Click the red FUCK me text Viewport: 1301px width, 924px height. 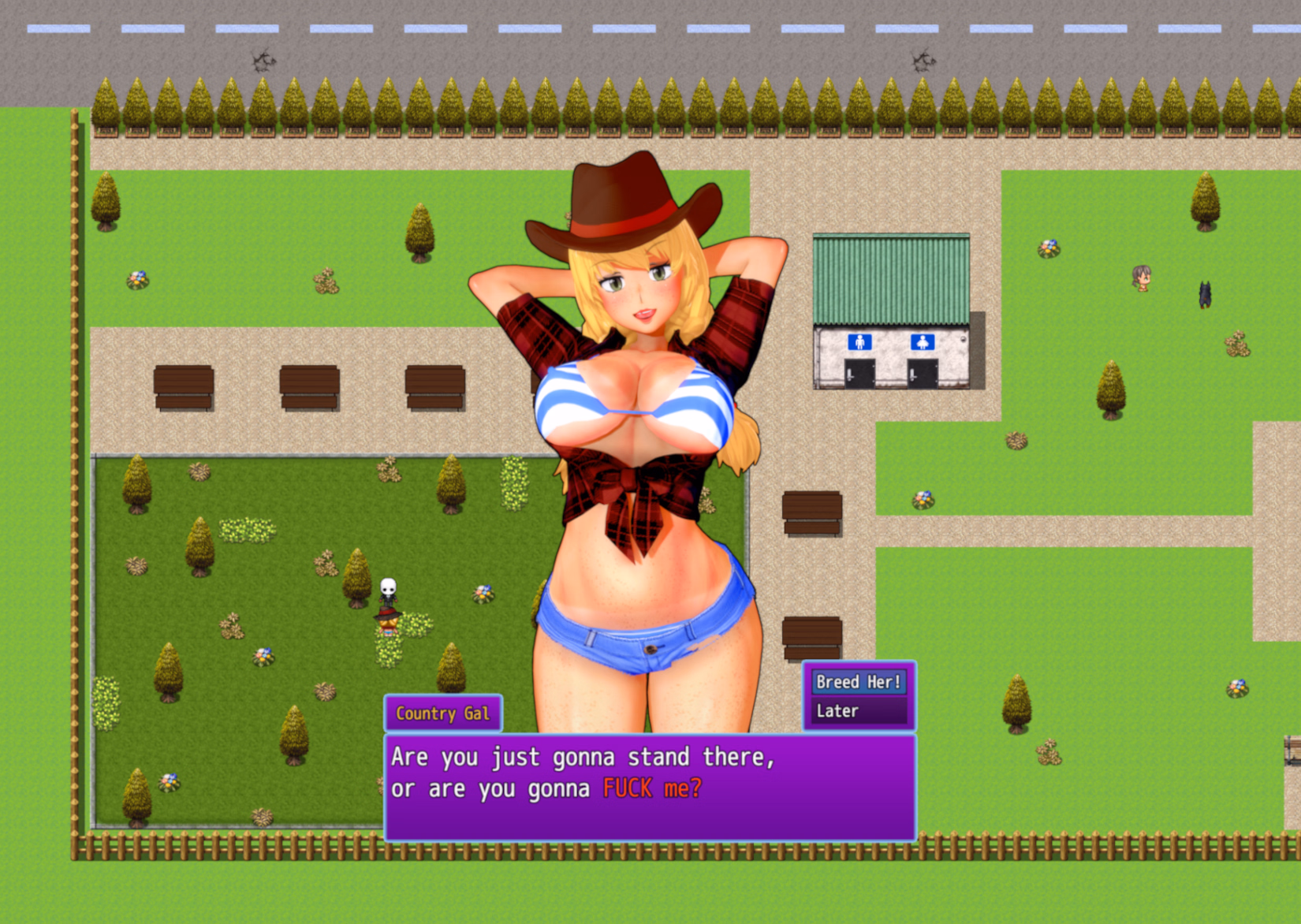coord(651,788)
